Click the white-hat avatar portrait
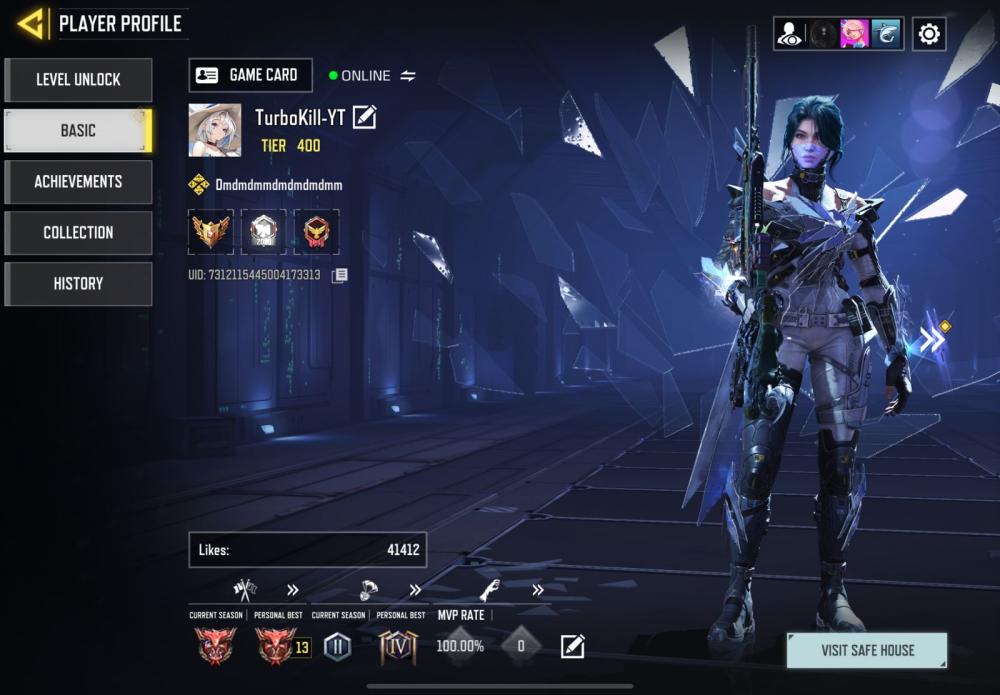1000x695 pixels. 214,130
